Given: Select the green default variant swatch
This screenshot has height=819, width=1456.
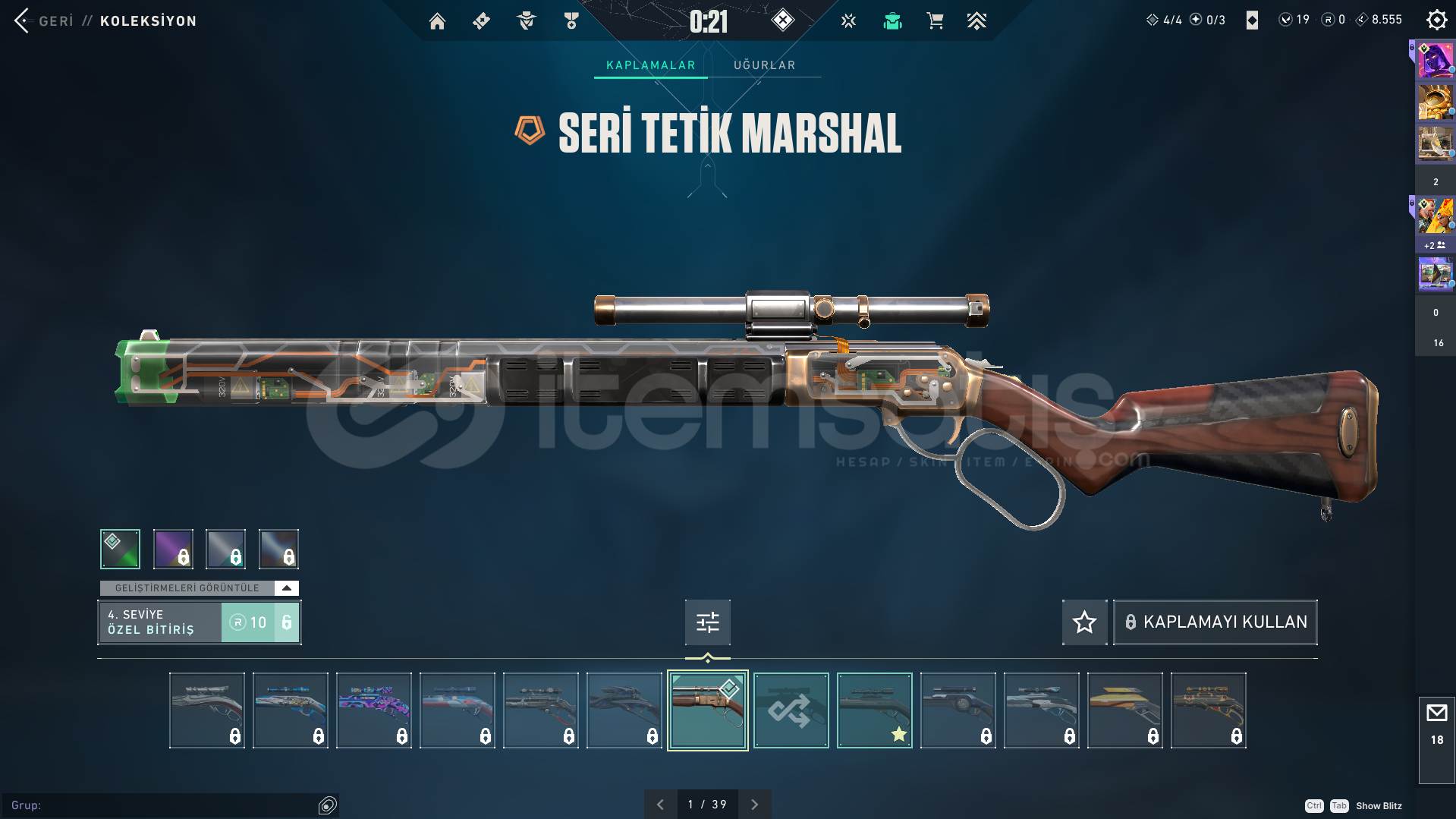Looking at the screenshot, I should 120,549.
